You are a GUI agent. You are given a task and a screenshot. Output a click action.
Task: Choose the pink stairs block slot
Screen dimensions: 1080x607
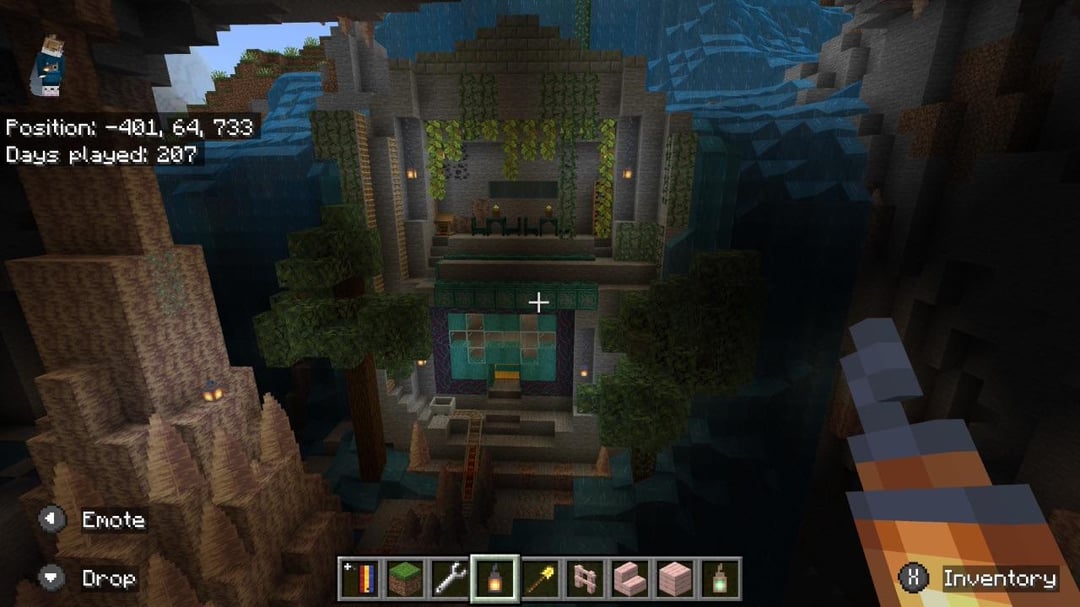point(629,577)
